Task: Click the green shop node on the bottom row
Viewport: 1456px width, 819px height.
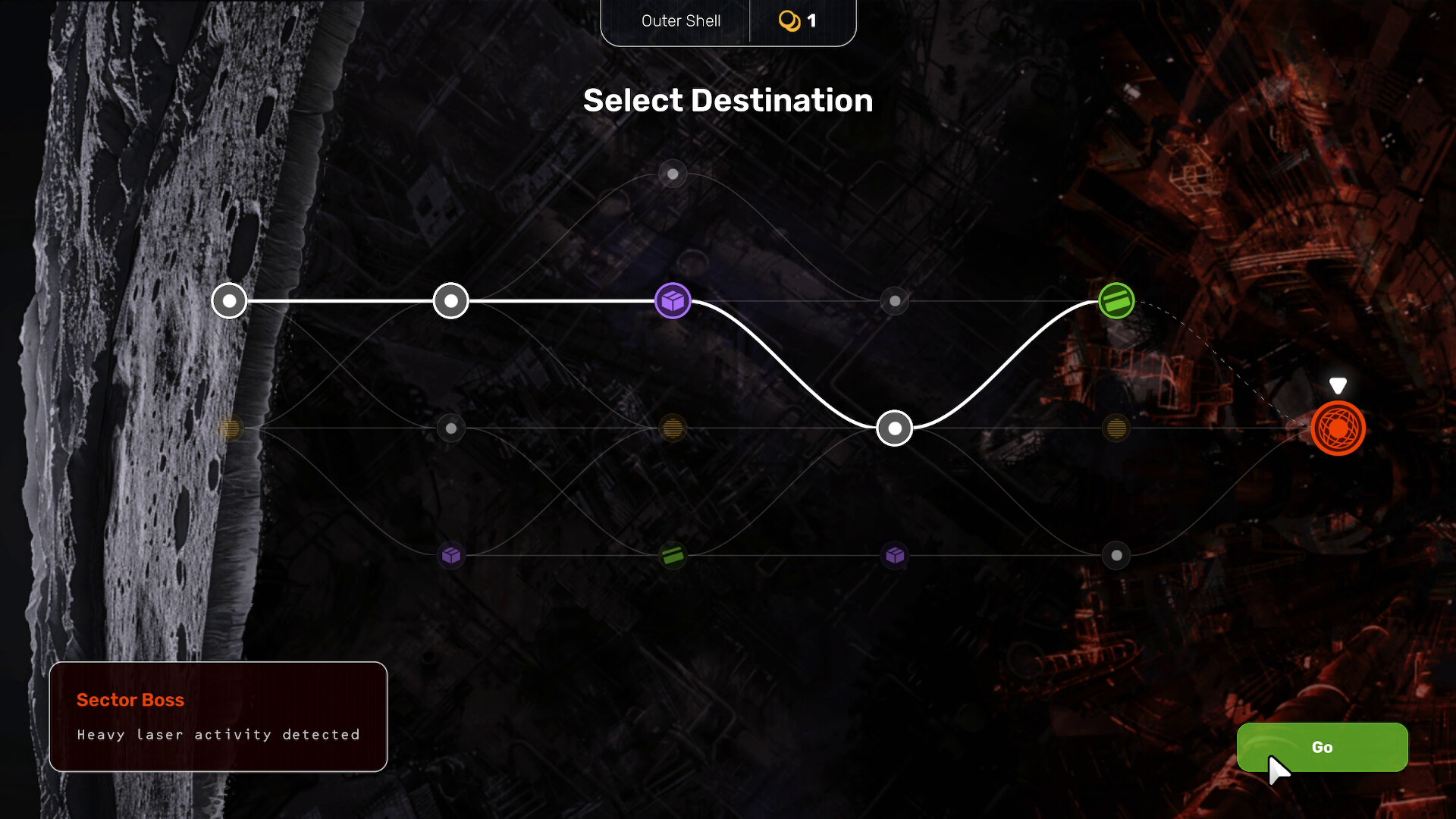Action: click(x=673, y=555)
